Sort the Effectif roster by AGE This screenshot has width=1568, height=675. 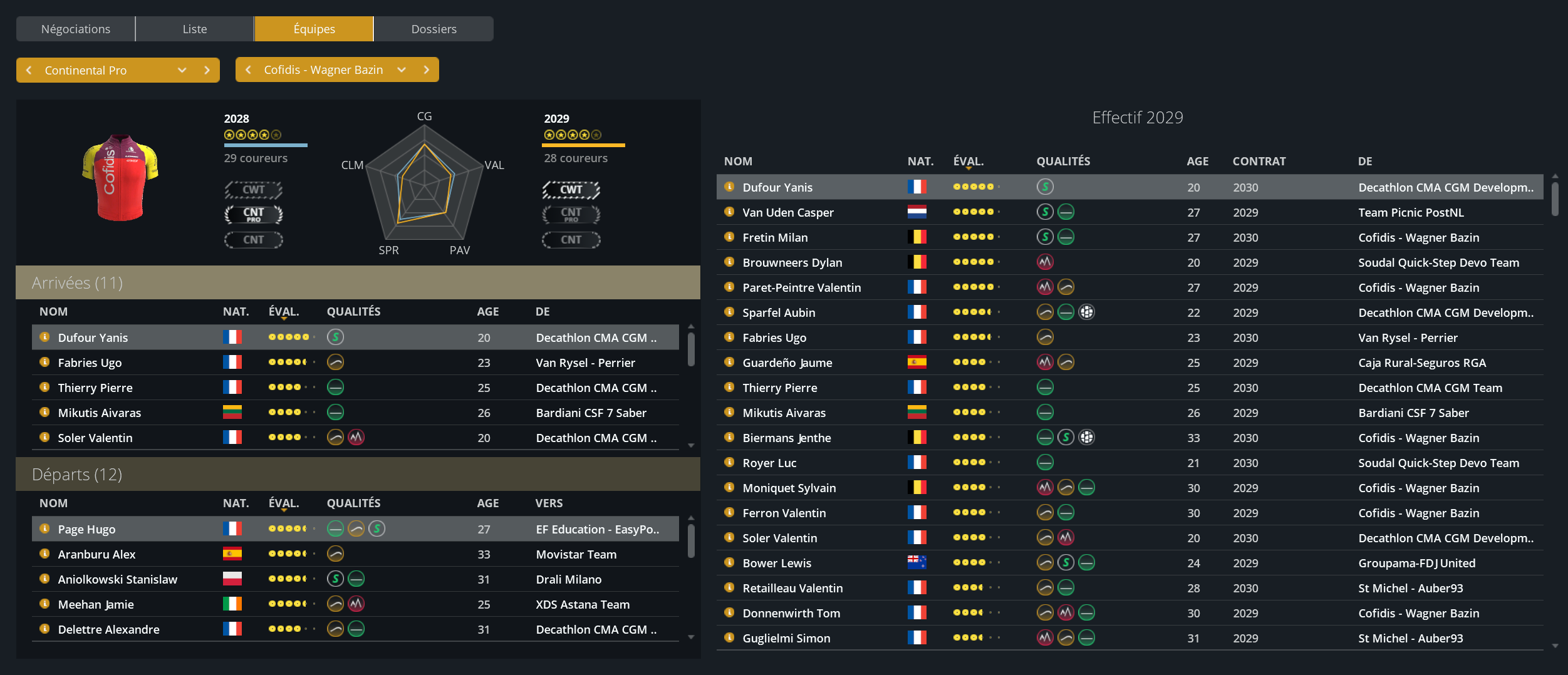click(1197, 161)
